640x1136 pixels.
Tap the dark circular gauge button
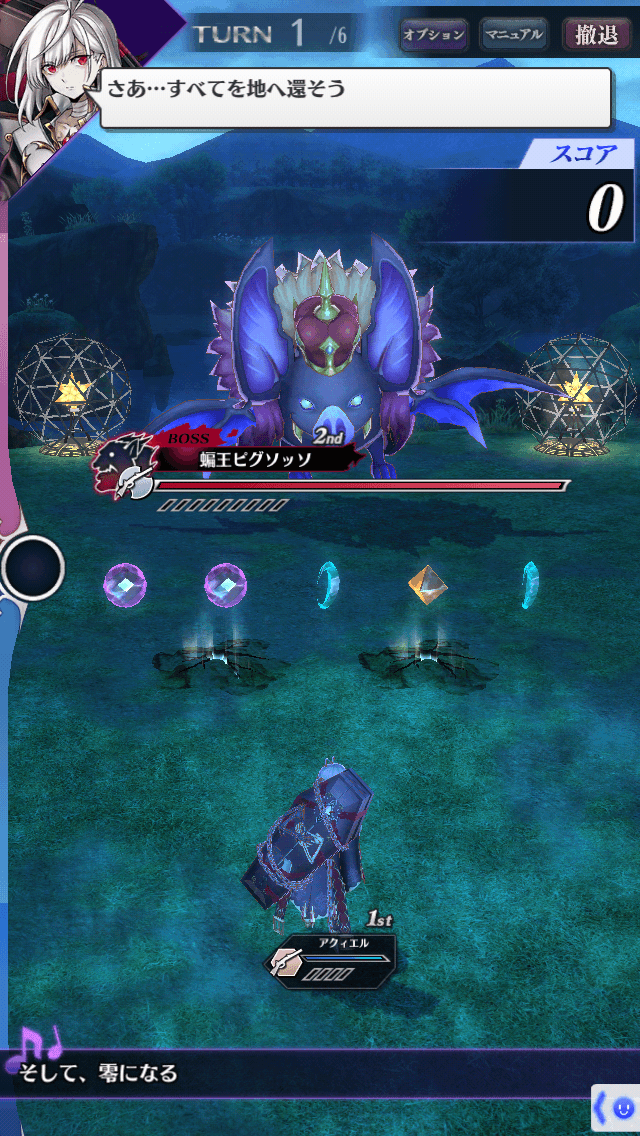(x=32, y=568)
